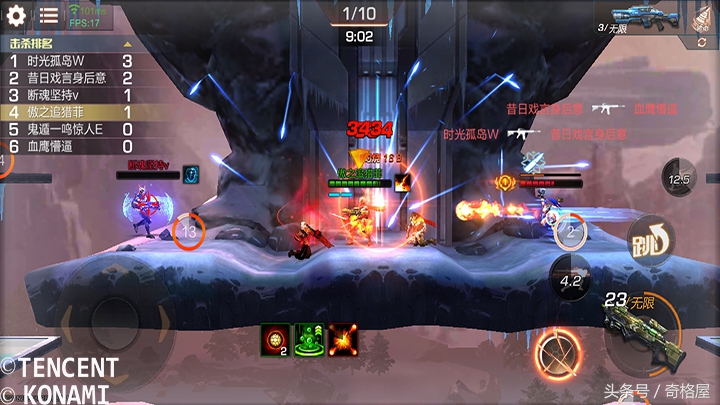Open the list menu beside the gear
This screenshot has height=405, width=720.
coord(48,15)
